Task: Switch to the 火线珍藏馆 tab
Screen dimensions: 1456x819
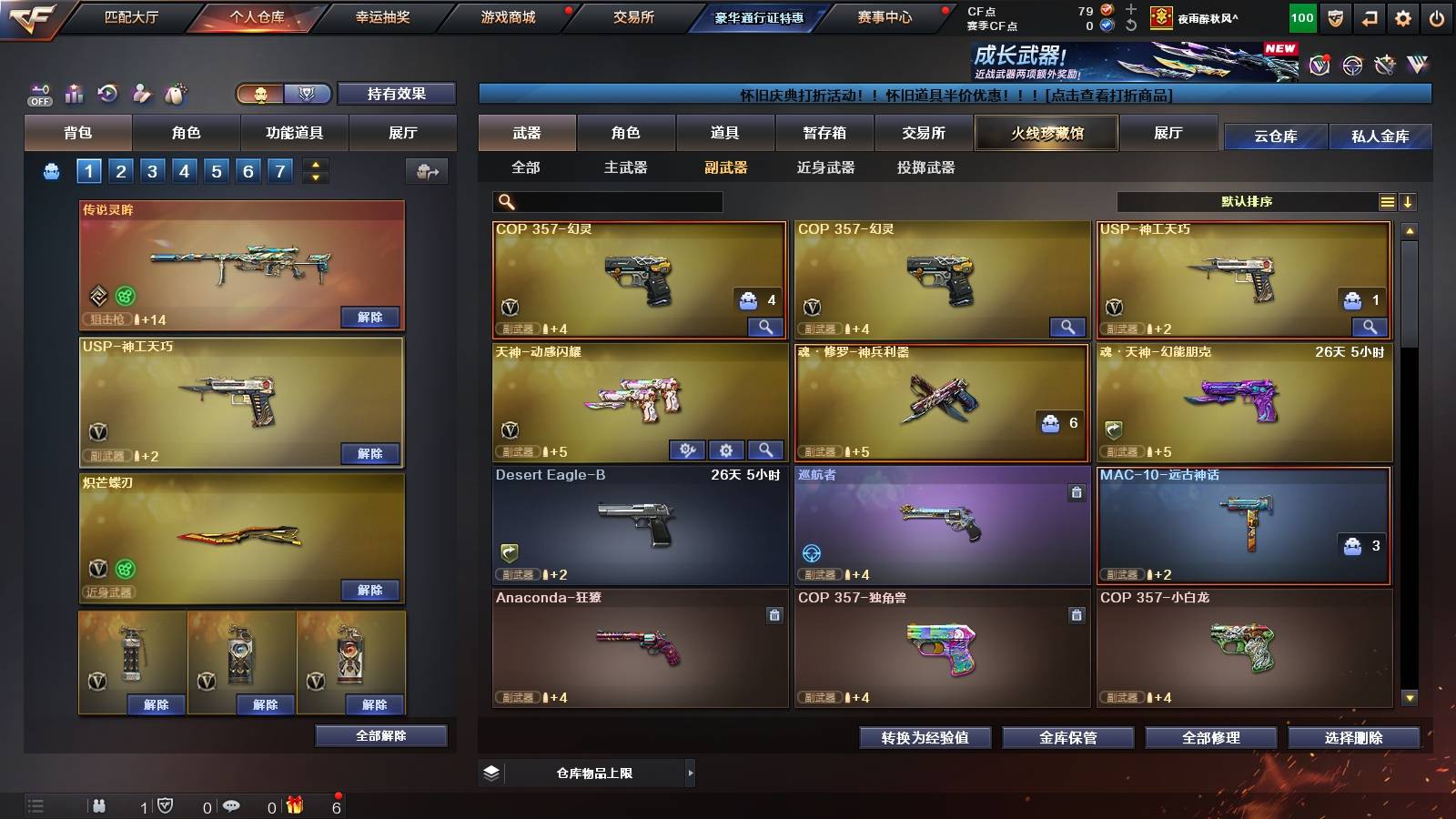Action: pos(1046,133)
